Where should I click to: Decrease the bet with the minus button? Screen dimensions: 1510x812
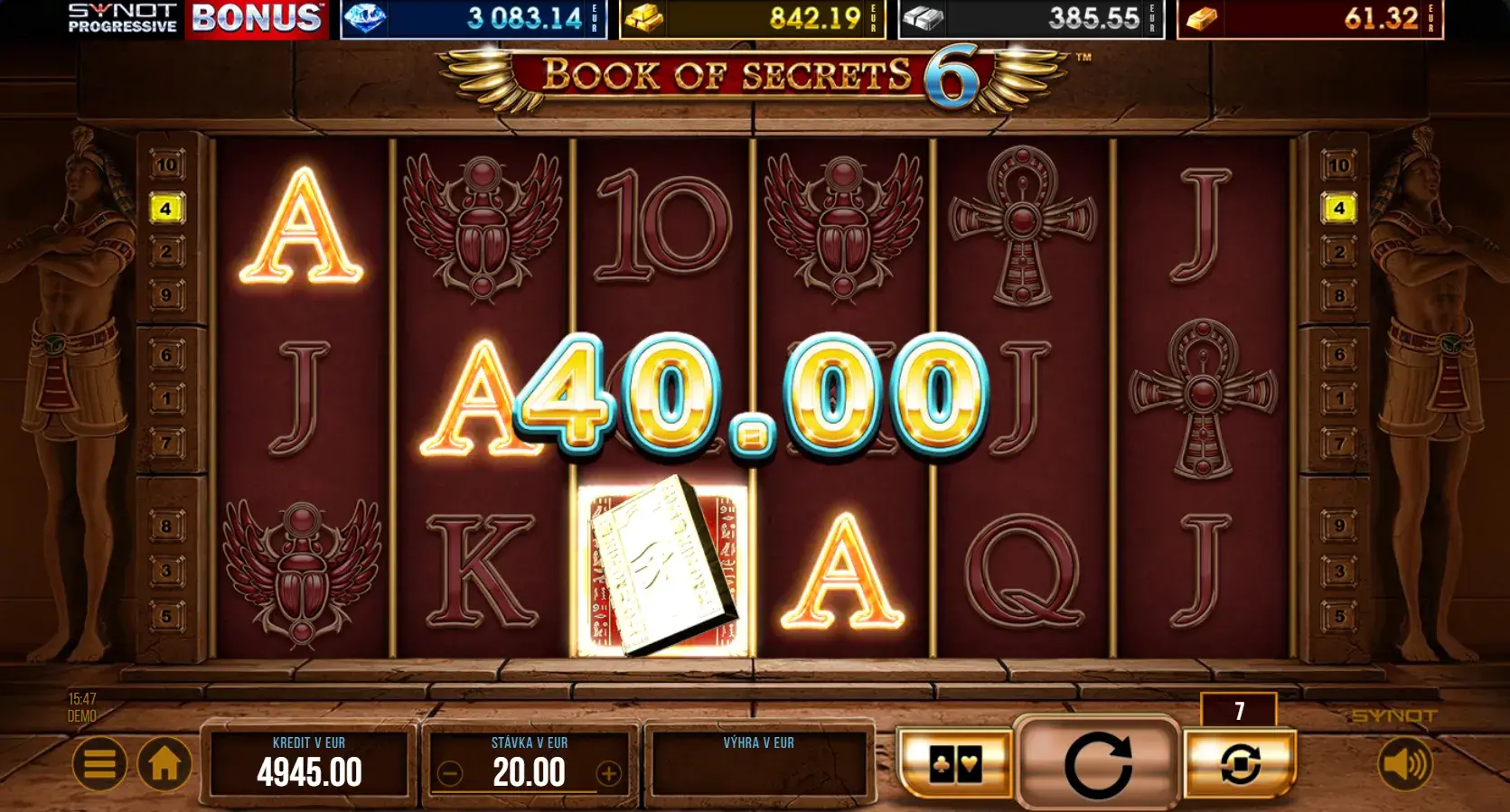450,773
